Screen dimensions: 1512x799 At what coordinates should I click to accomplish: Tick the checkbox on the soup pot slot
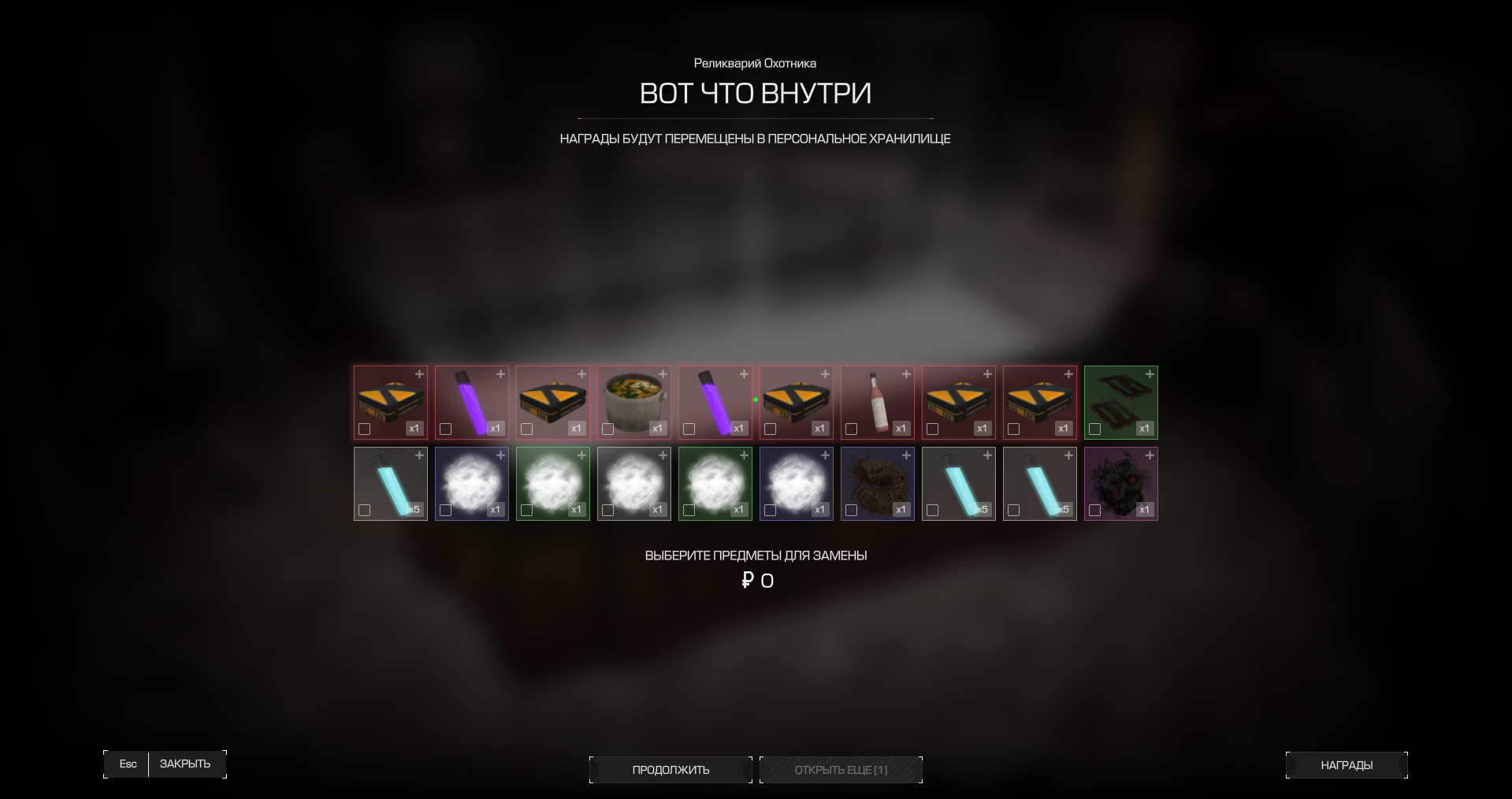(608, 429)
